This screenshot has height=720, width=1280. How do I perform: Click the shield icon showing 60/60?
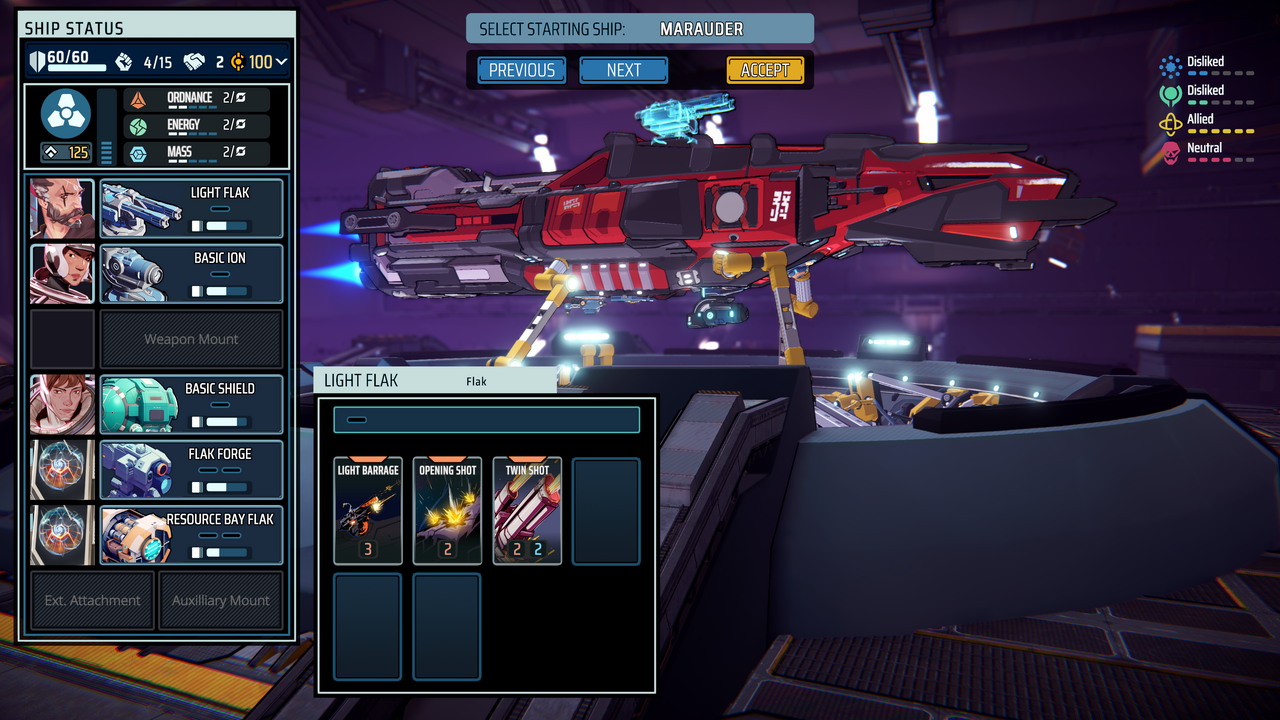[37, 60]
